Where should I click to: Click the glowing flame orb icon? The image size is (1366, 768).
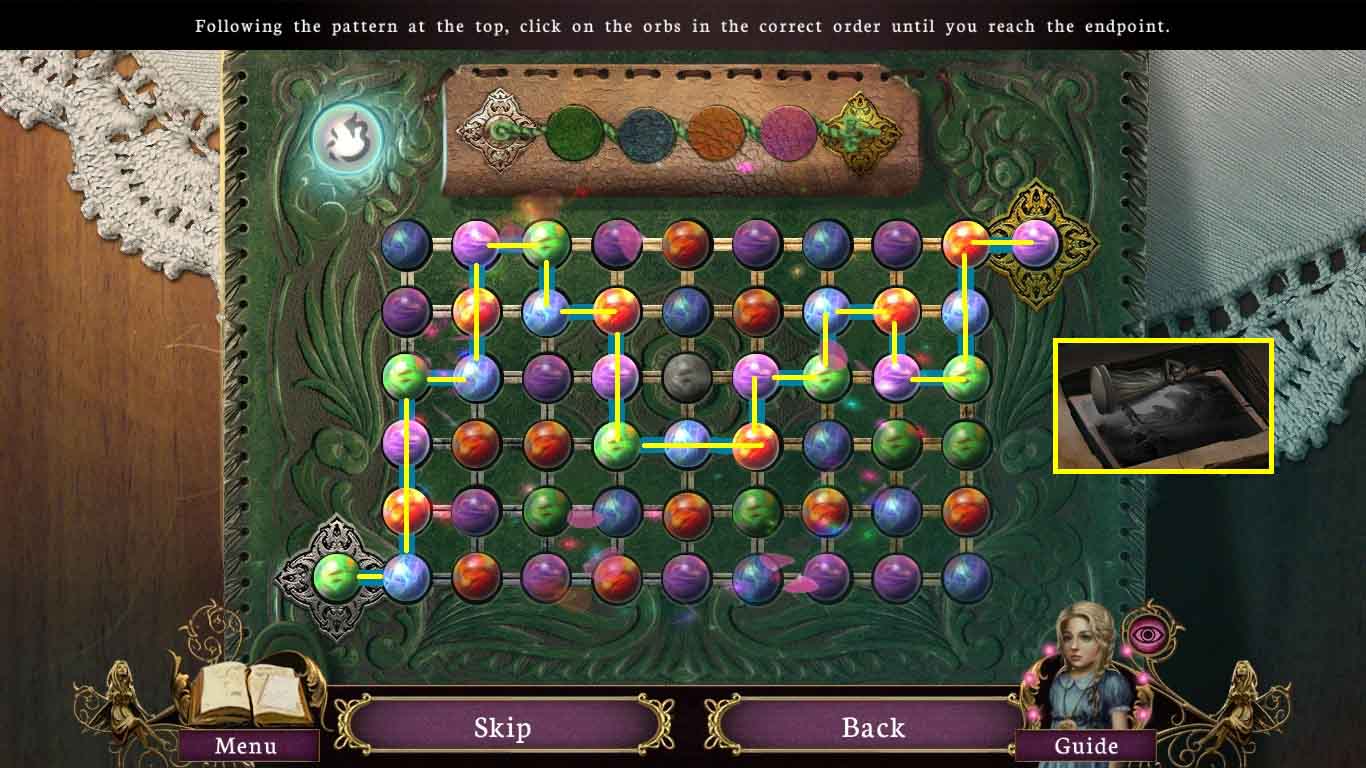pyautogui.click(x=345, y=136)
